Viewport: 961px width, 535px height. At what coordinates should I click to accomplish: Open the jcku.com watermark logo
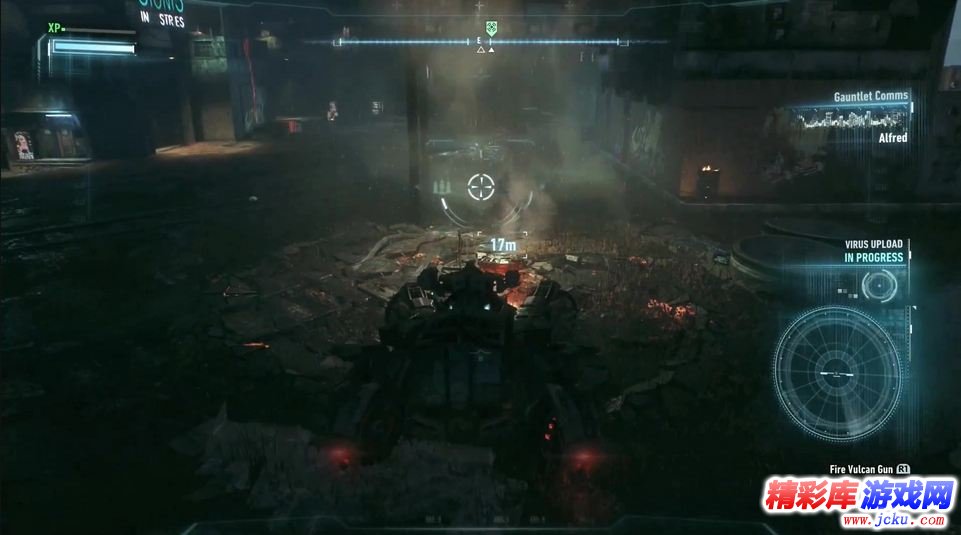(858, 500)
